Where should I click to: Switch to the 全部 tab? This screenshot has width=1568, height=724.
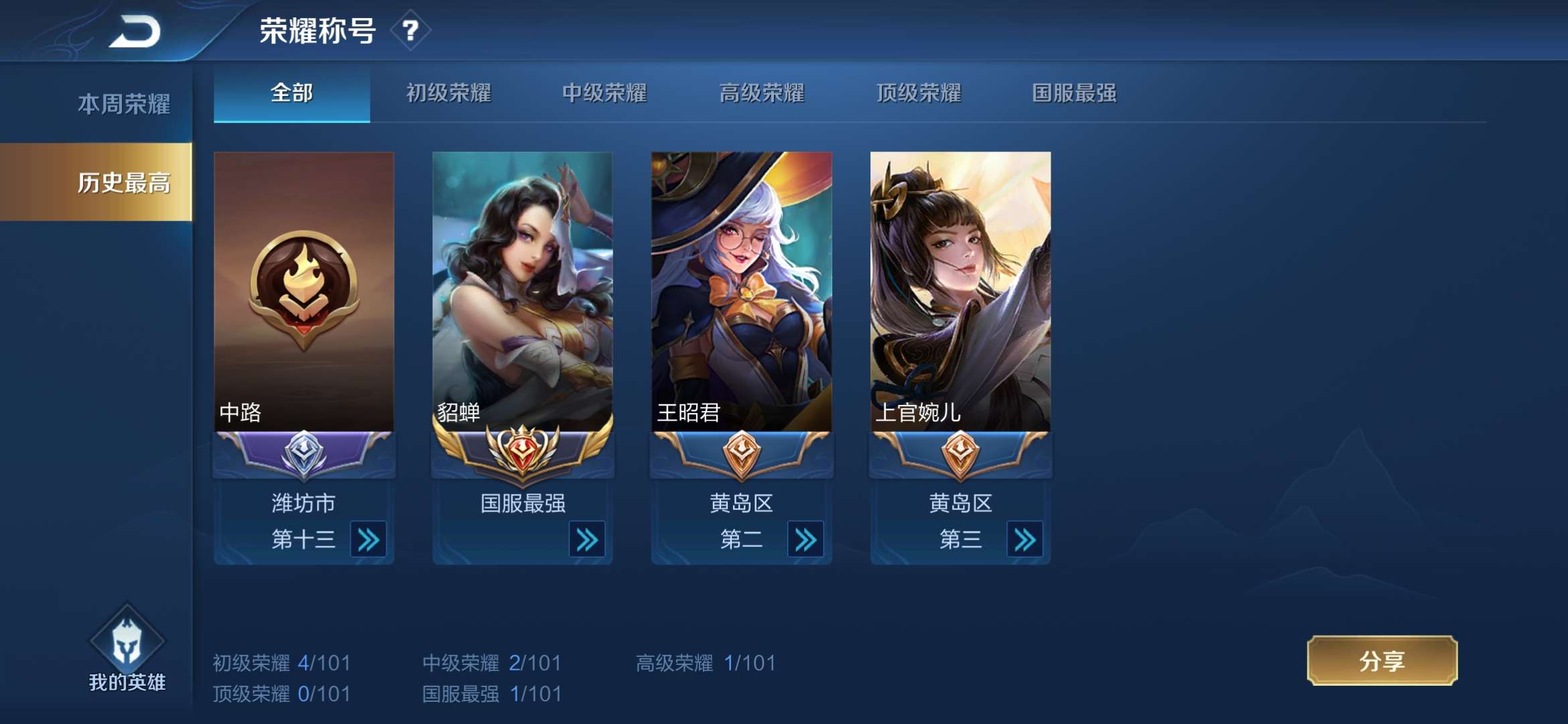coord(291,94)
